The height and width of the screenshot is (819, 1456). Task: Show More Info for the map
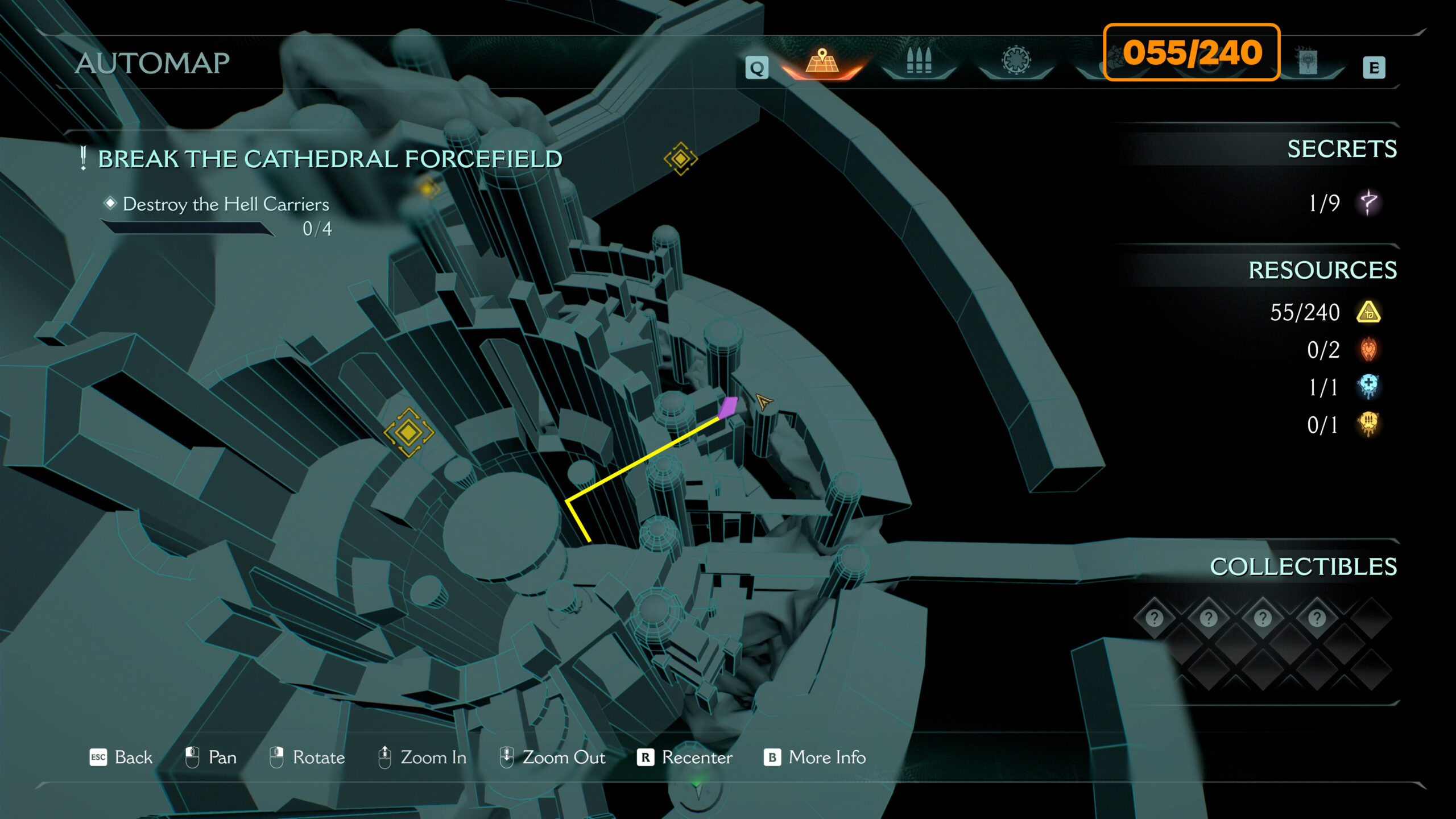click(x=814, y=757)
